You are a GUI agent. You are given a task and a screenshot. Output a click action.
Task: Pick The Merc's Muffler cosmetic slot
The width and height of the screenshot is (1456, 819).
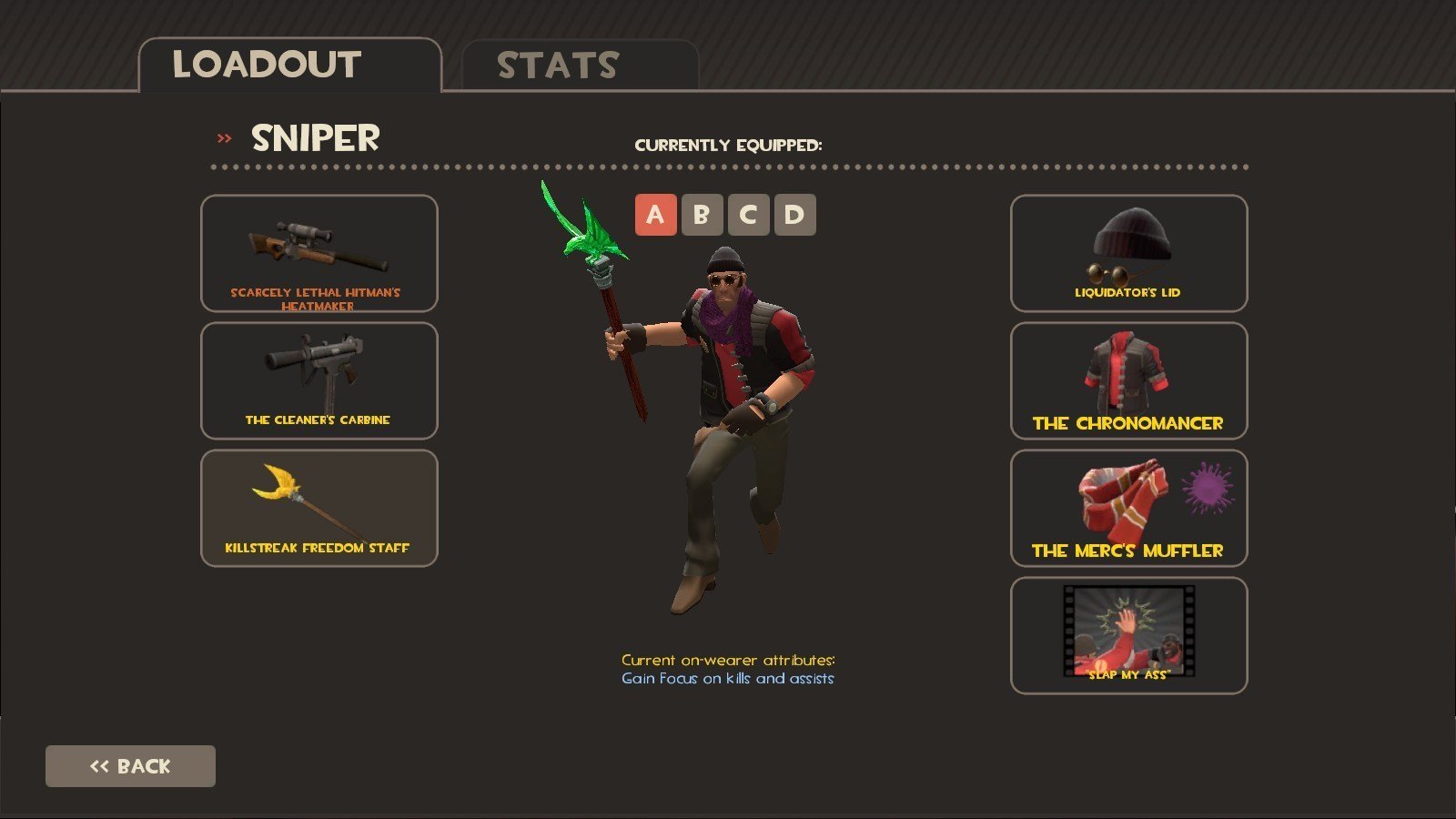point(1128,508)
